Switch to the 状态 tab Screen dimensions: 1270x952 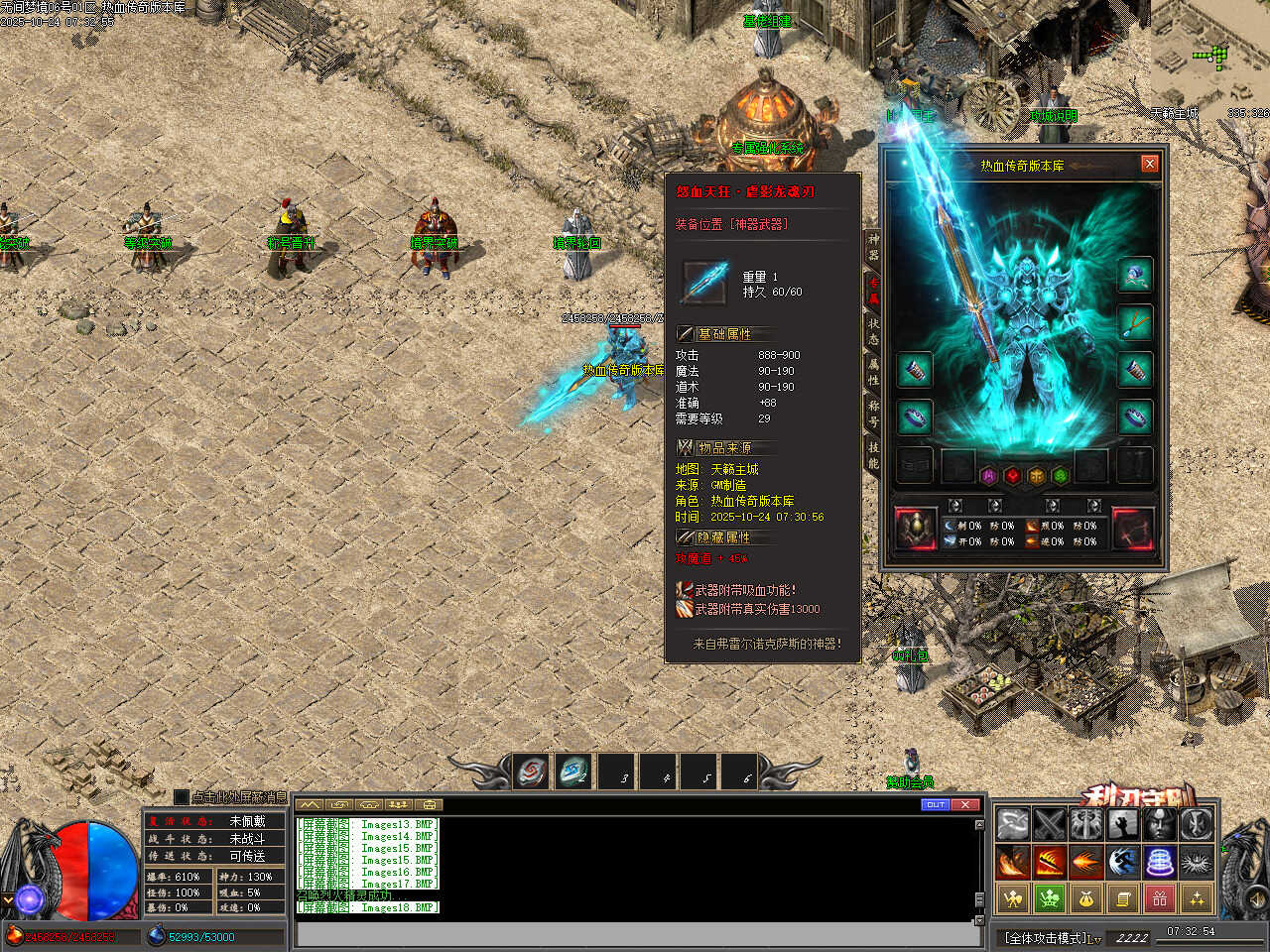(873, 331)
